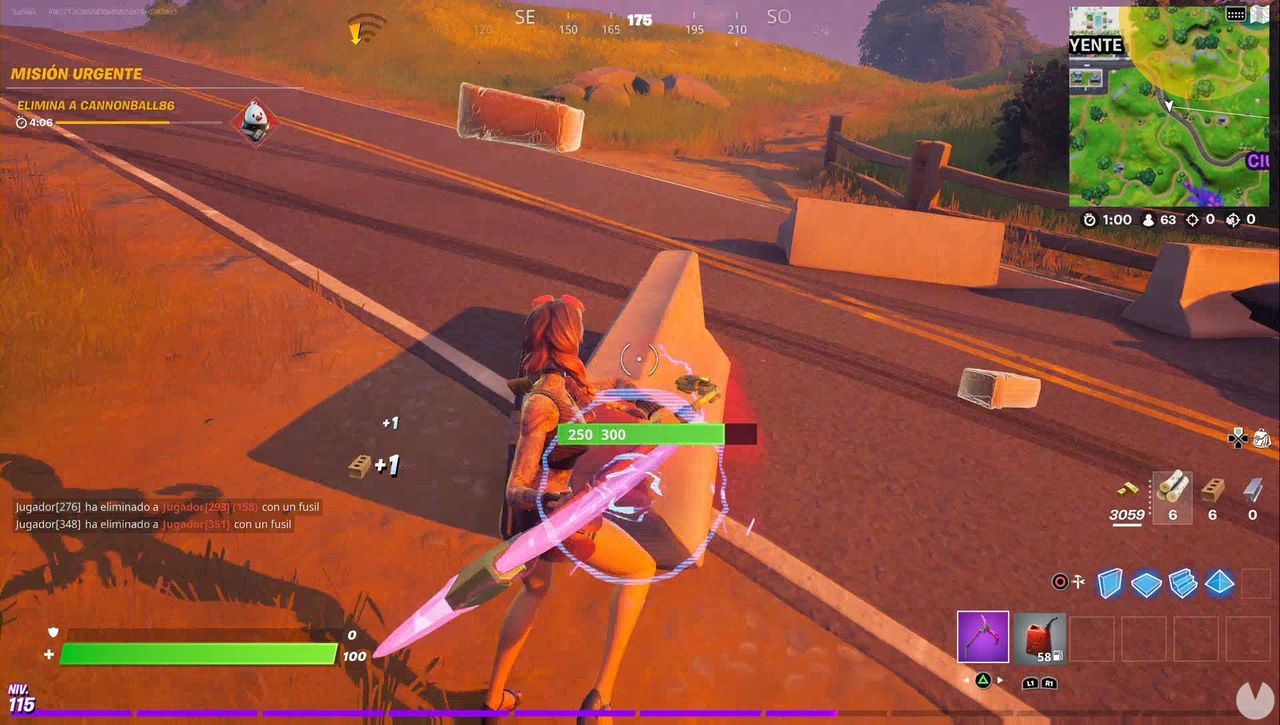Click the green health bar

pyautogui.click(x=197, y=655)
